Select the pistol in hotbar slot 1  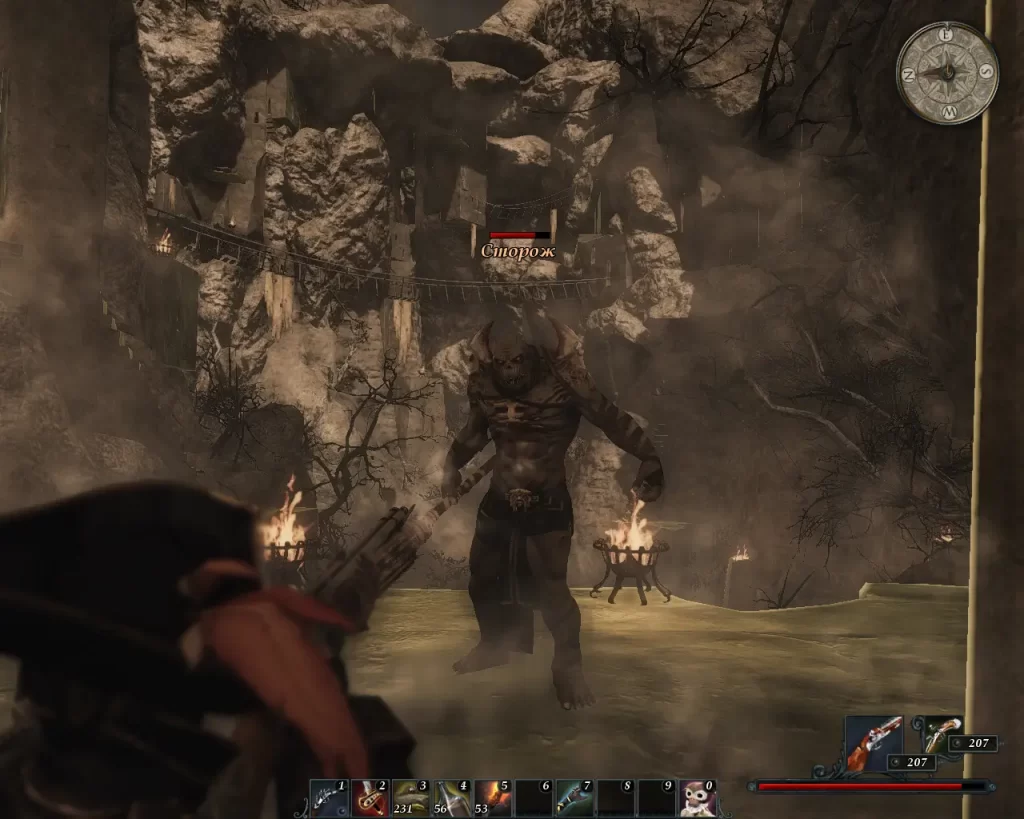pyautogui.click(x=327, y=798)
